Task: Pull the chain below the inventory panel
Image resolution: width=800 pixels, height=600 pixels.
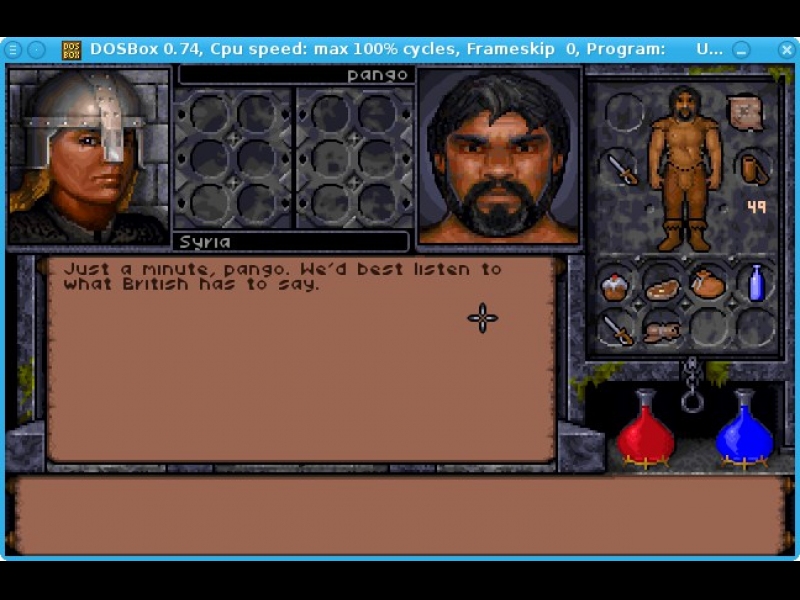Action: coord(691,386)
